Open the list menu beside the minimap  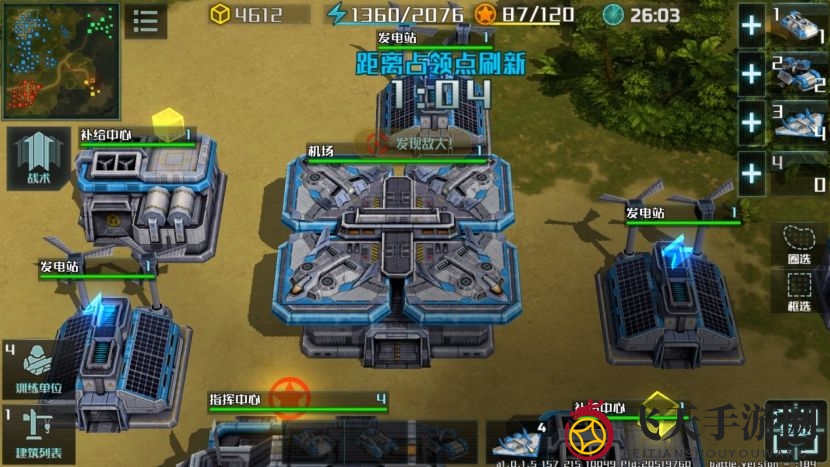tap(146, 20)
